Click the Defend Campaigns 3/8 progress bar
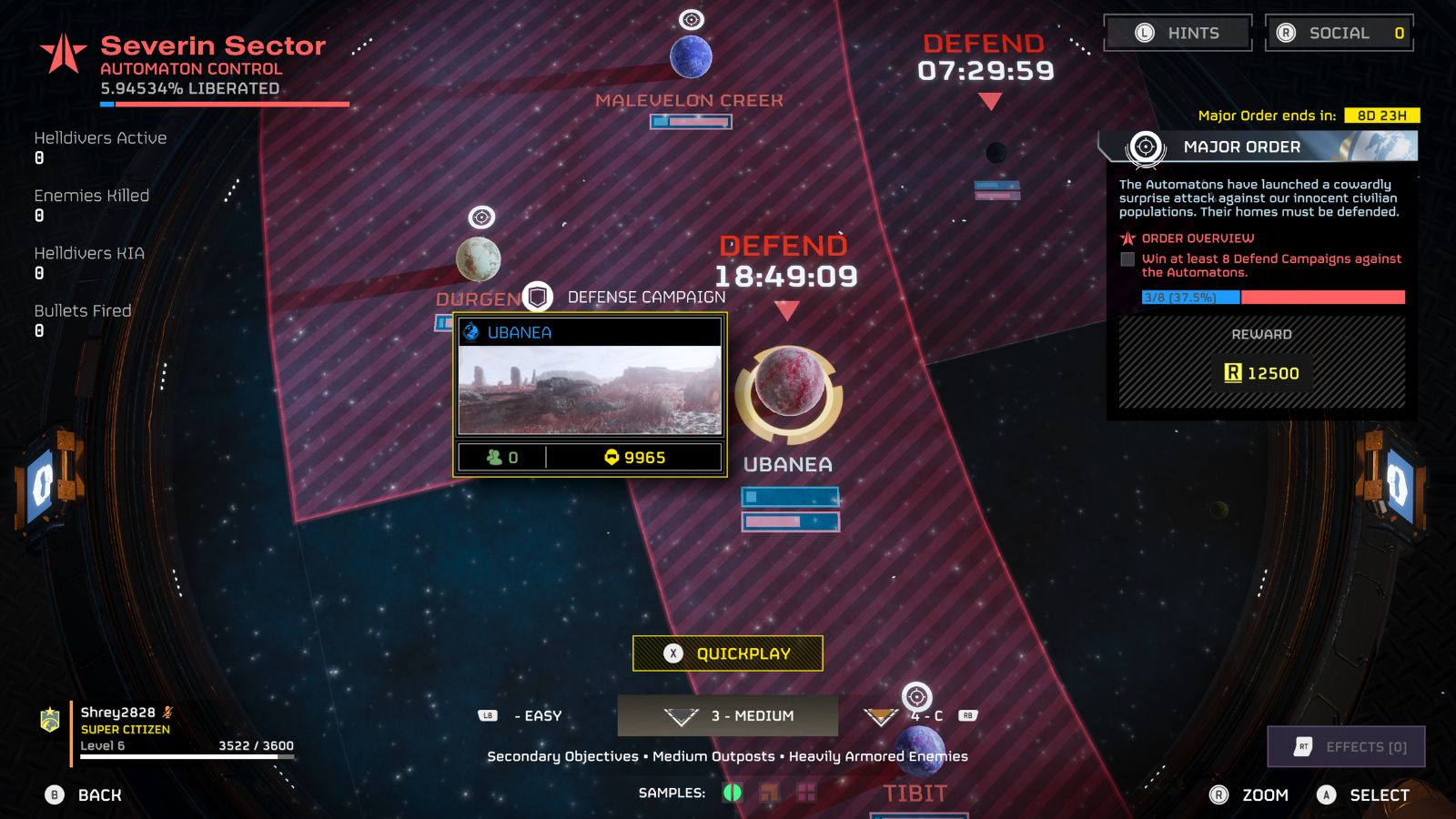Screen dimensions: 1456x819 point(1274,298)
